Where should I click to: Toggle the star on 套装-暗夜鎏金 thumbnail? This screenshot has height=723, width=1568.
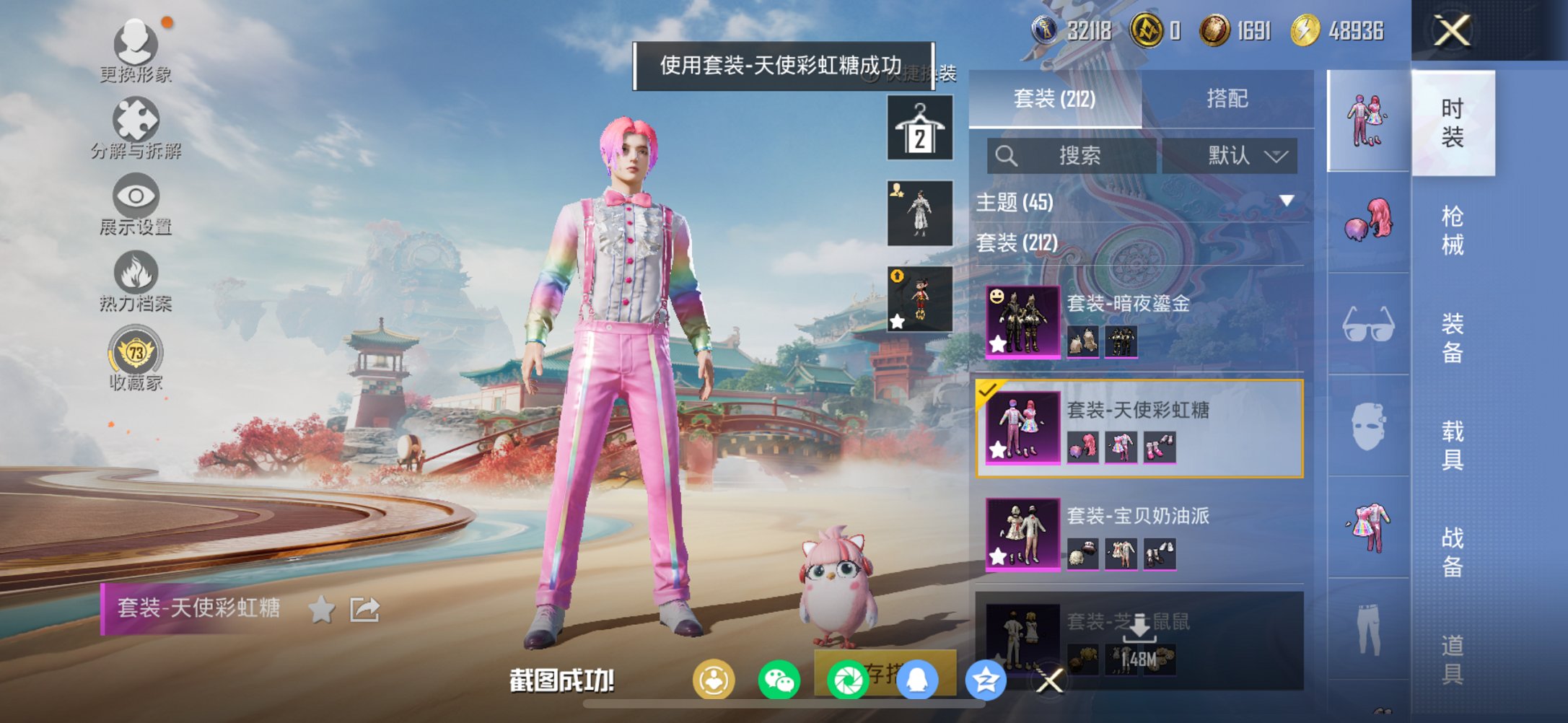click(x=997, y=344)
